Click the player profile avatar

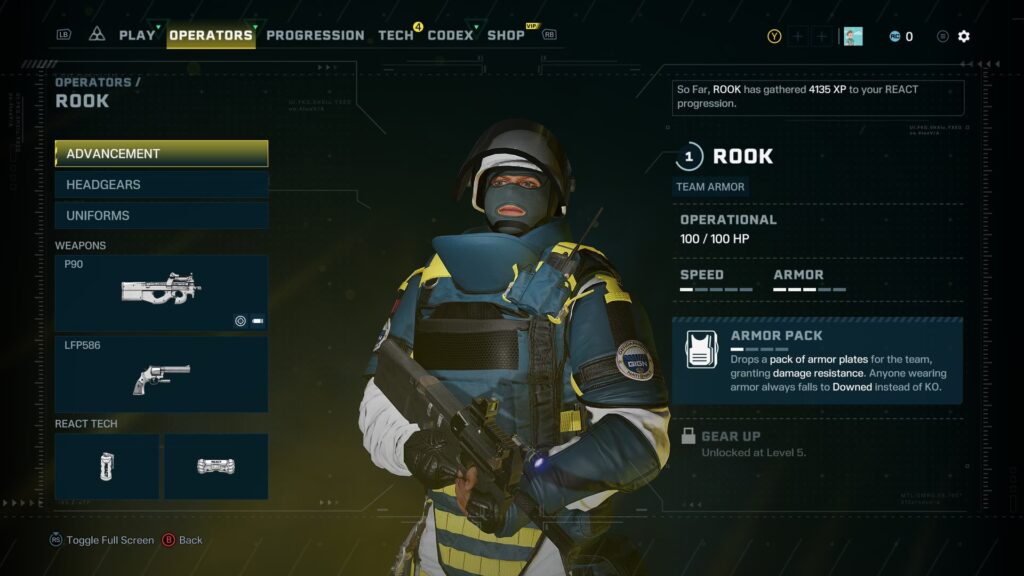coord(853,36)
